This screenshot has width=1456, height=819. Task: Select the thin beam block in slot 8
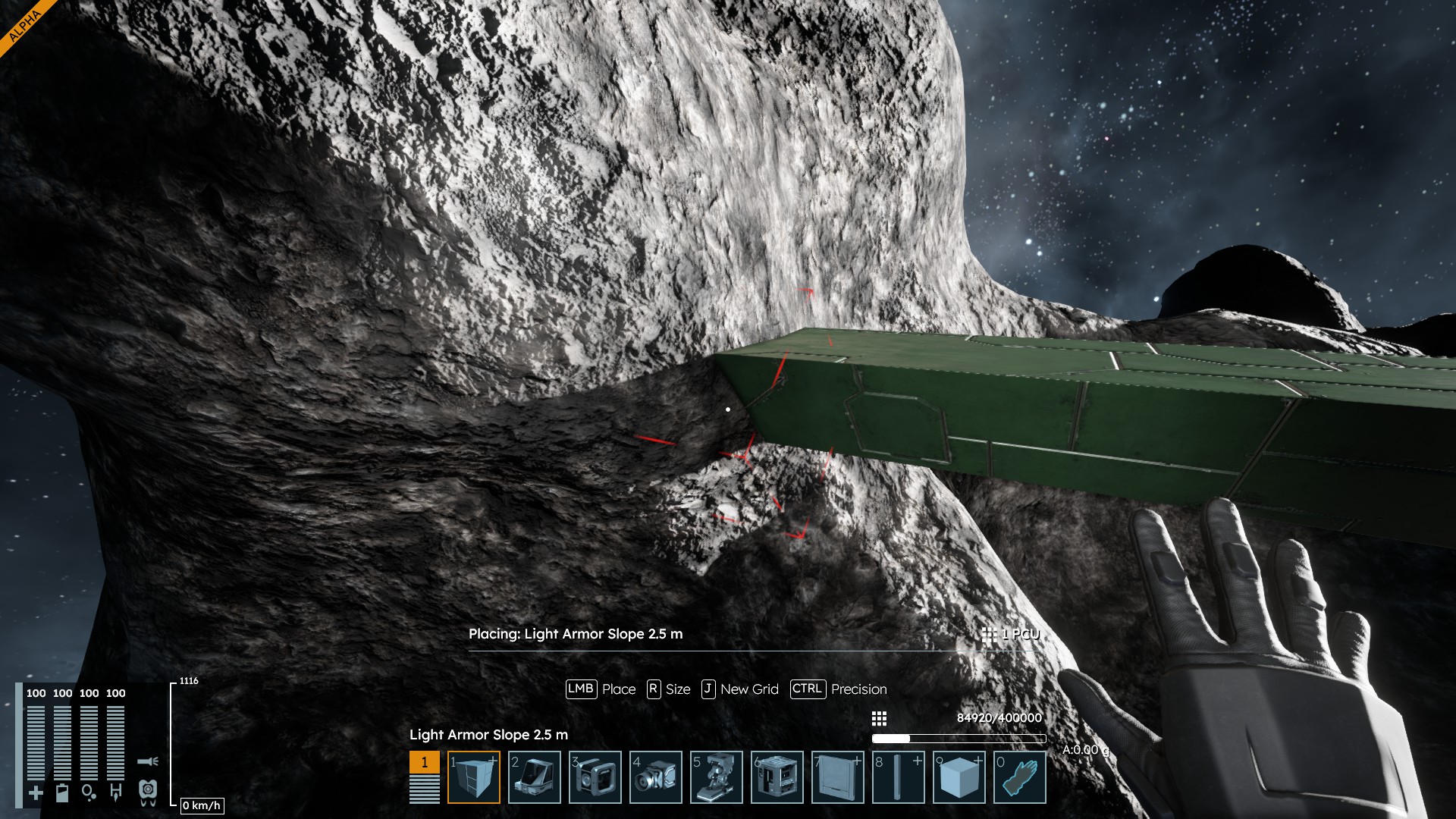point(899,777)
